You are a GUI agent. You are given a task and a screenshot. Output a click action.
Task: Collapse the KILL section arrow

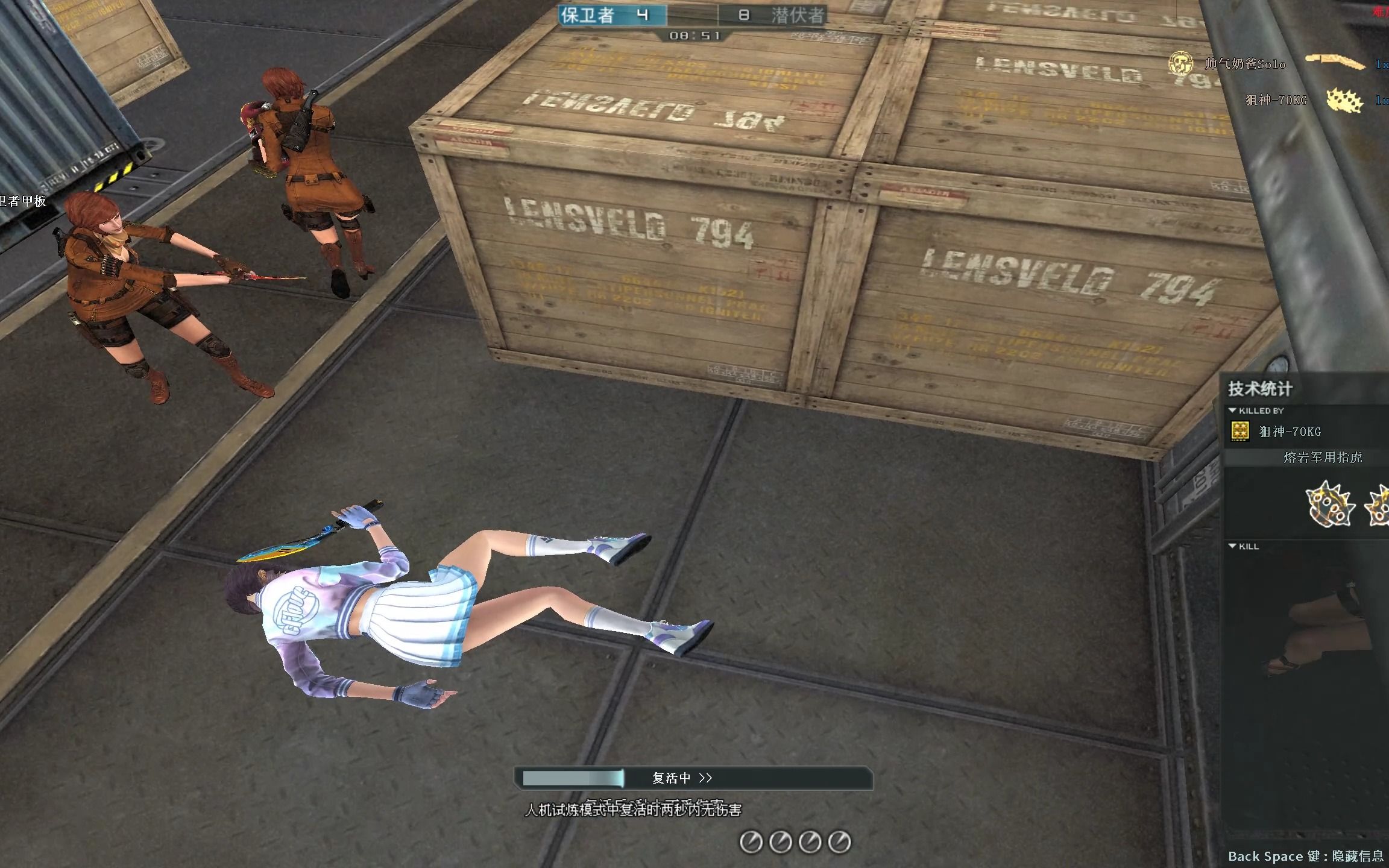point(1233,546)
